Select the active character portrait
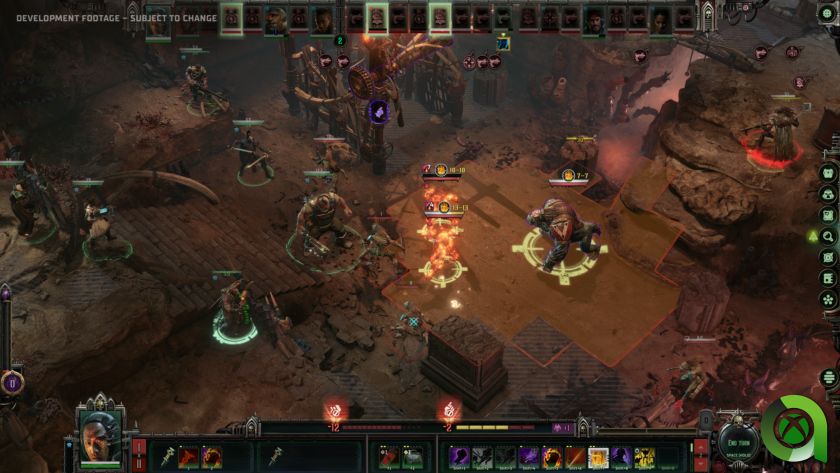Screen dimensions: 840x473 pyautogui.click(x=100, y=438)
